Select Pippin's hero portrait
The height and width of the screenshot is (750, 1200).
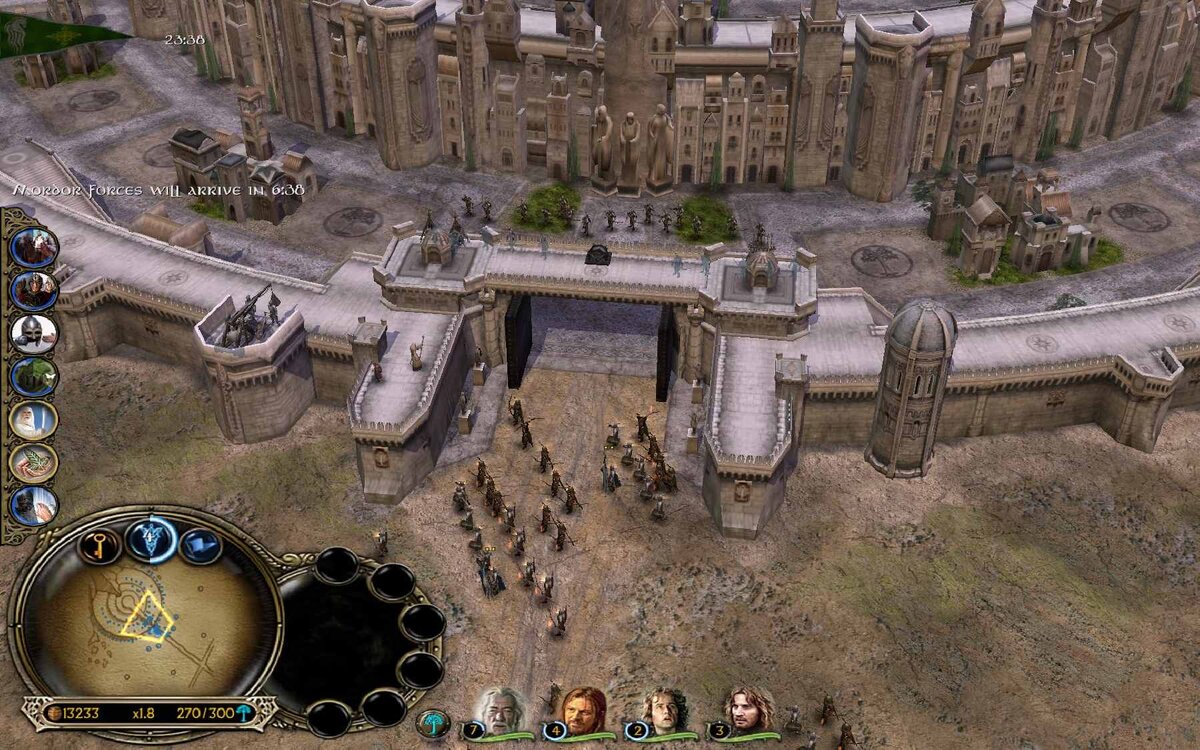coord(662,711)
